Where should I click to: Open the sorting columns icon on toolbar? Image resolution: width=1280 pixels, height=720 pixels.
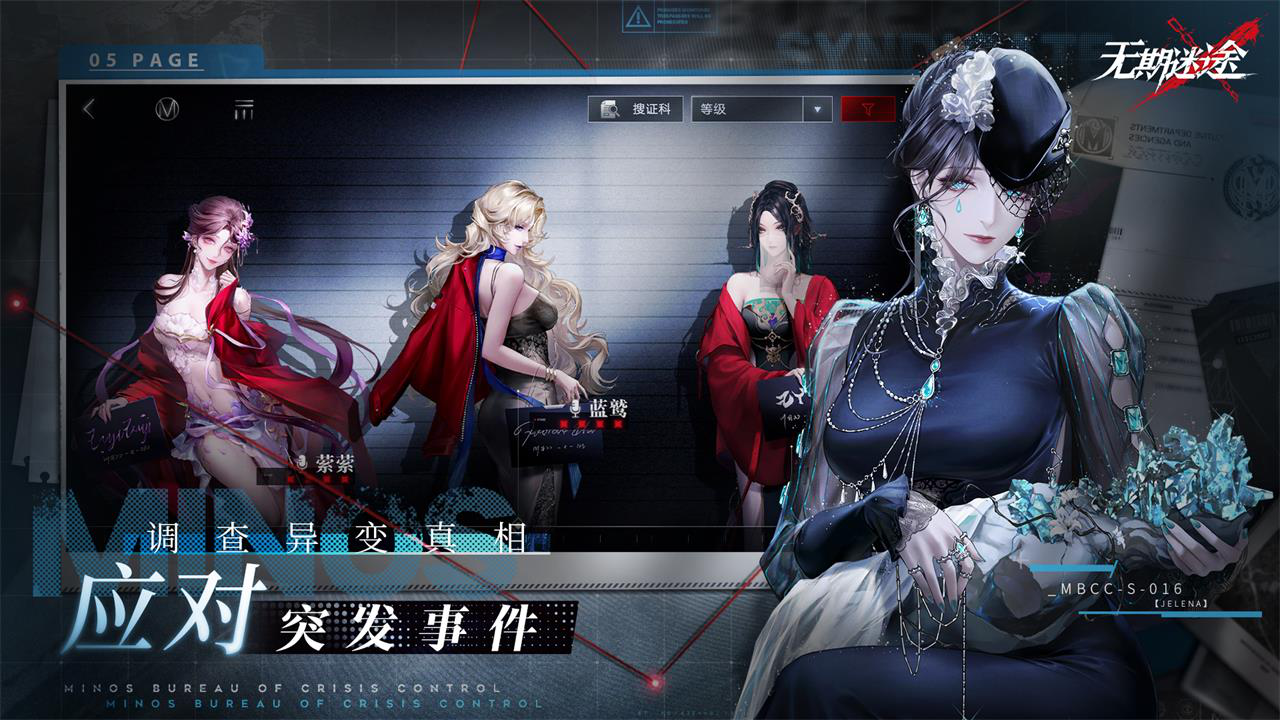click(x=242, y=108)
